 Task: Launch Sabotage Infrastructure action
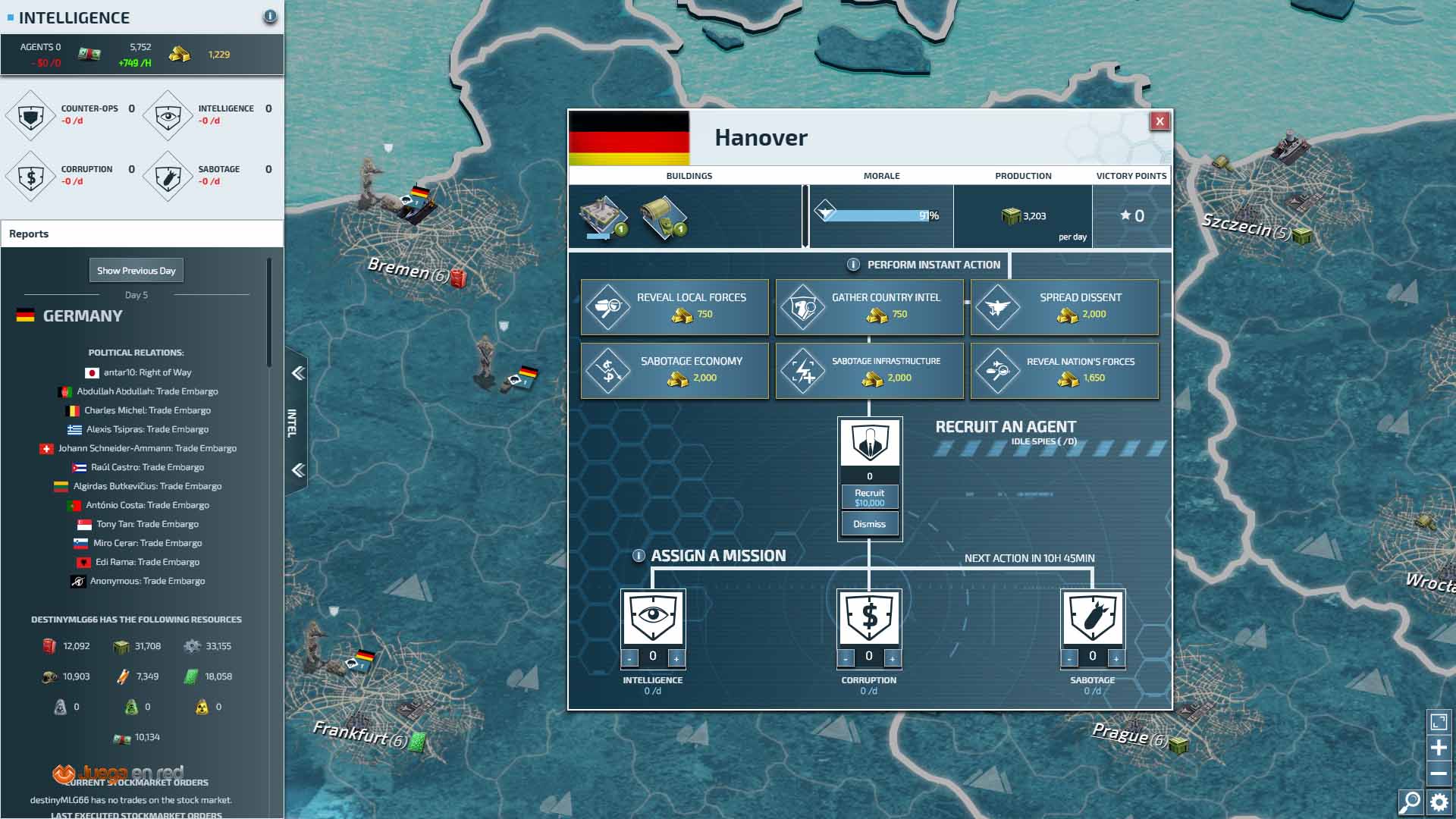click(869, 370)
